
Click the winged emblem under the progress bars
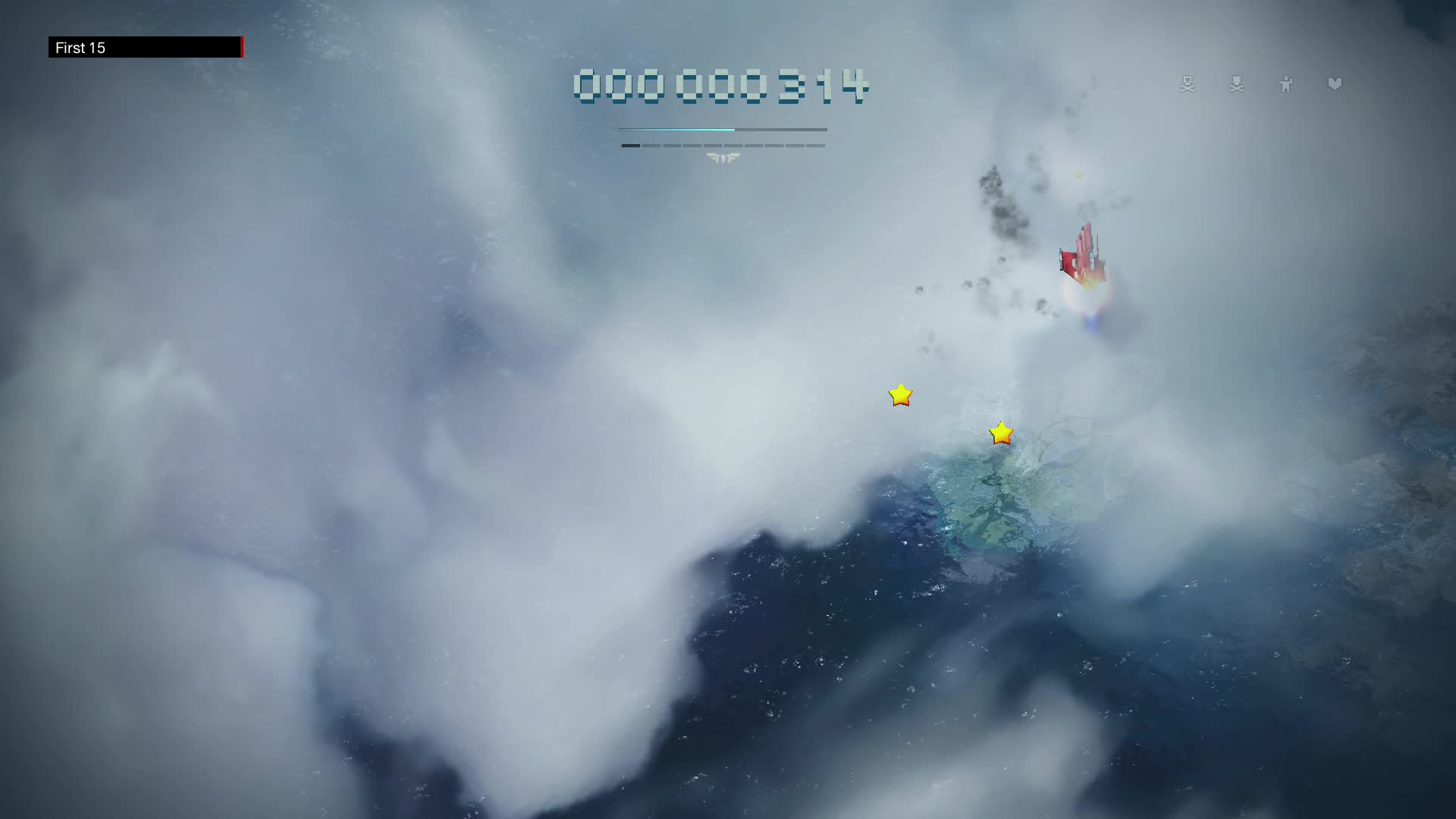pyautogui.click(x=722, y=158)
